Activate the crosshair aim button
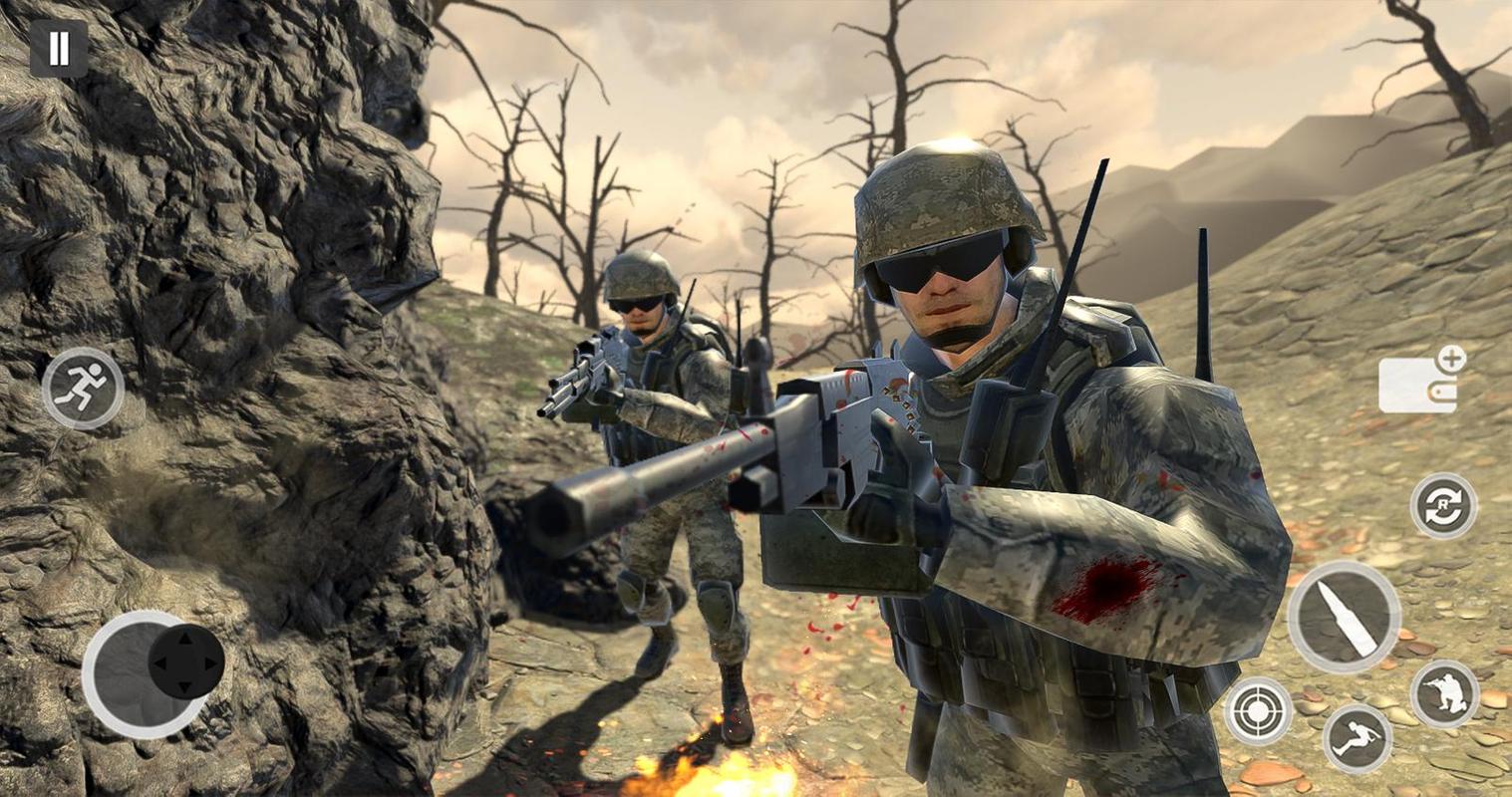The image size is (1512, 797). [x=1258, y=711]
